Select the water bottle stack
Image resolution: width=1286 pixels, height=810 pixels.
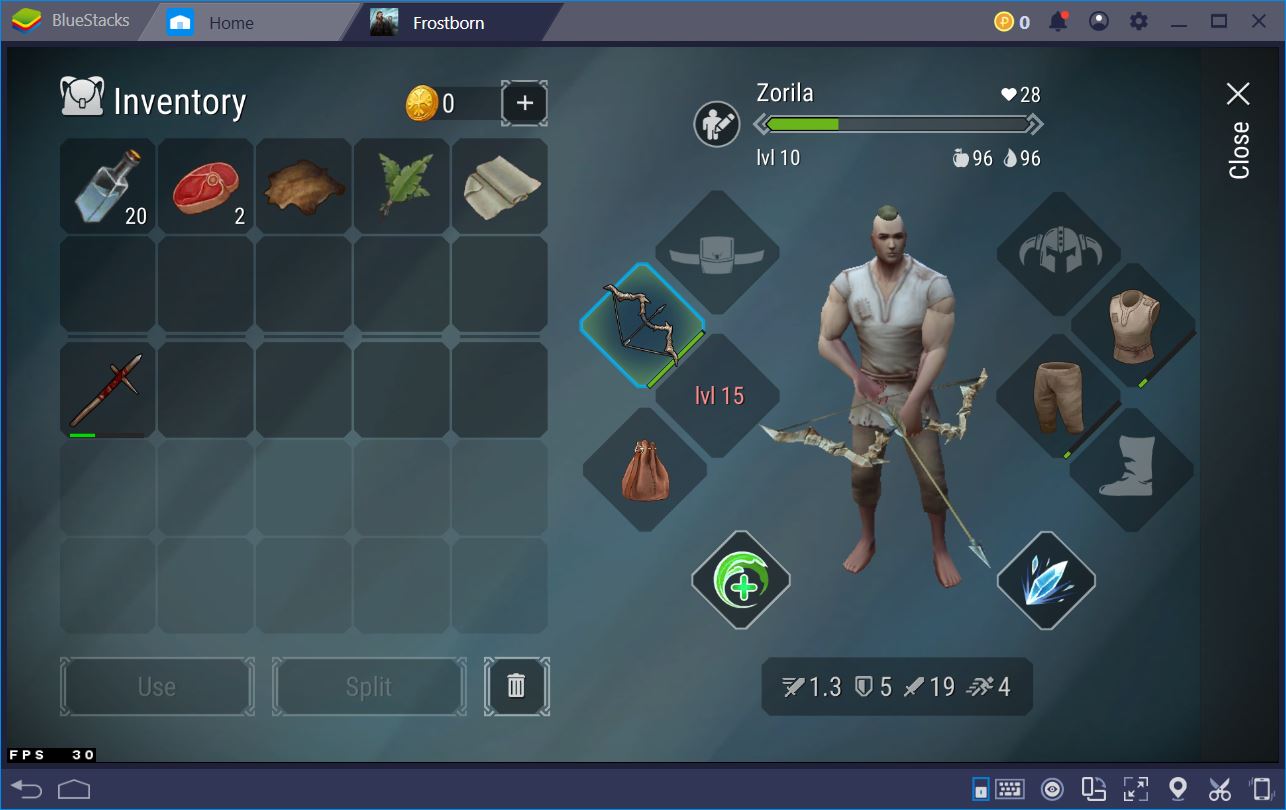[108, 186]
